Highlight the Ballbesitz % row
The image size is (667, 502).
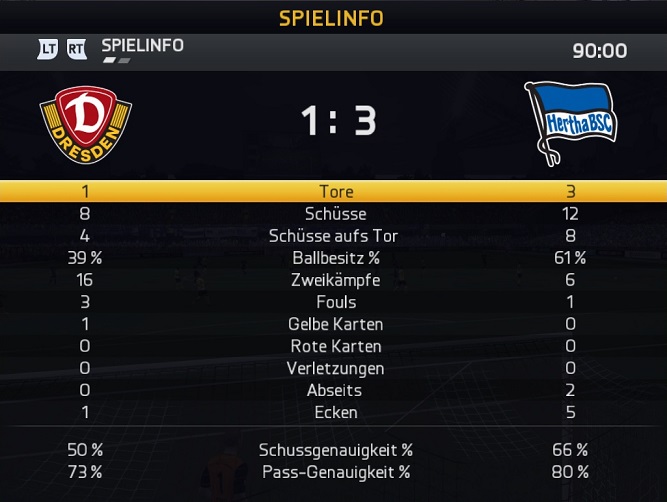click(x=335, y=258)
